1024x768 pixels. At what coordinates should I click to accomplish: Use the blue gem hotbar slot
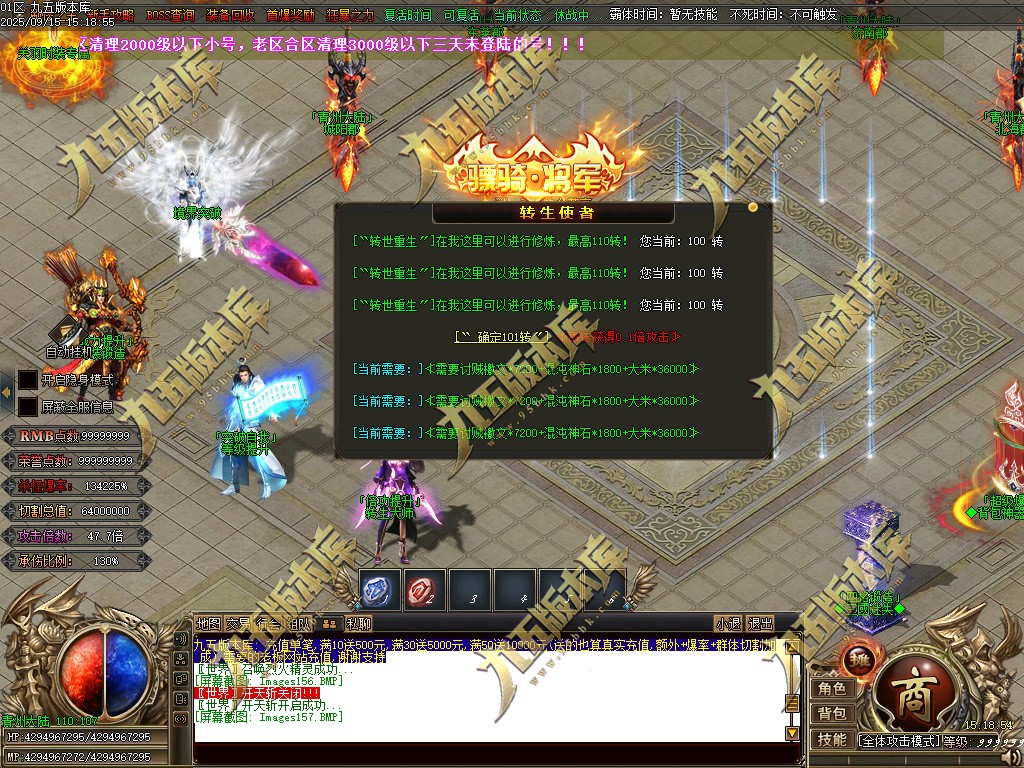click(x=380, y=590)
